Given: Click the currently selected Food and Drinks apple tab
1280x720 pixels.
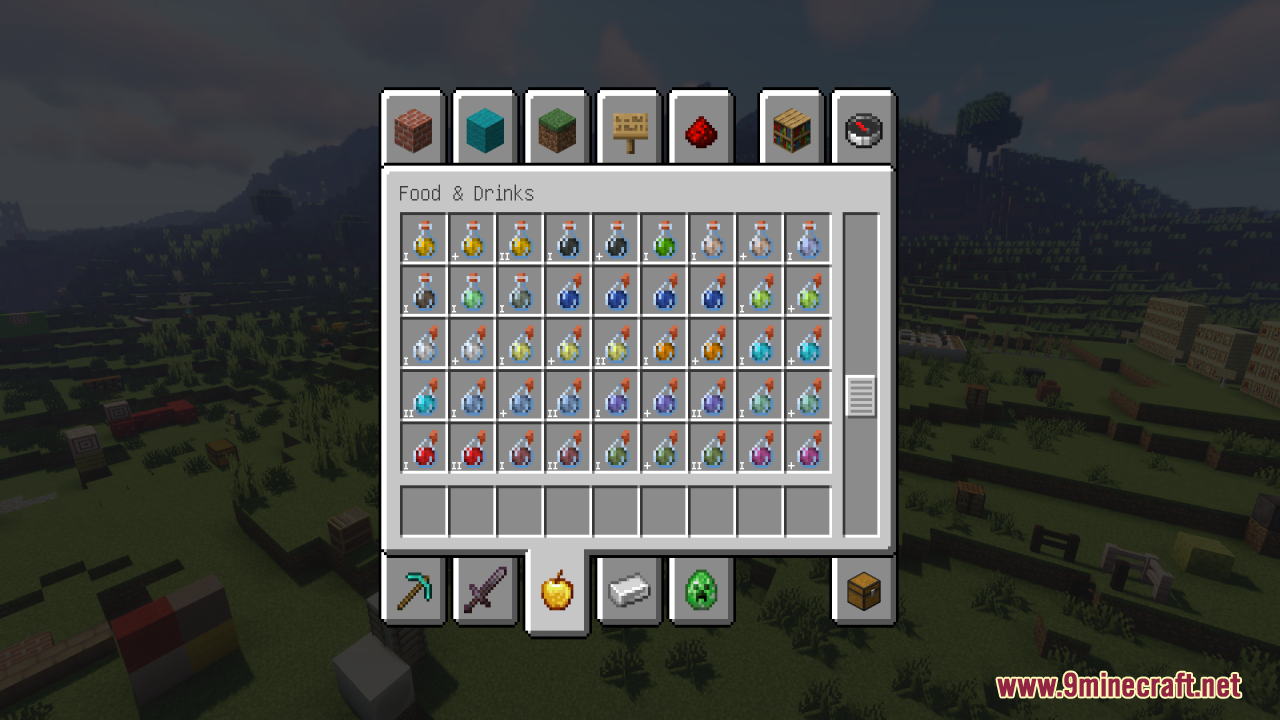Looking at the screenshot, I should pyautogui.click(x=556, y=590).
